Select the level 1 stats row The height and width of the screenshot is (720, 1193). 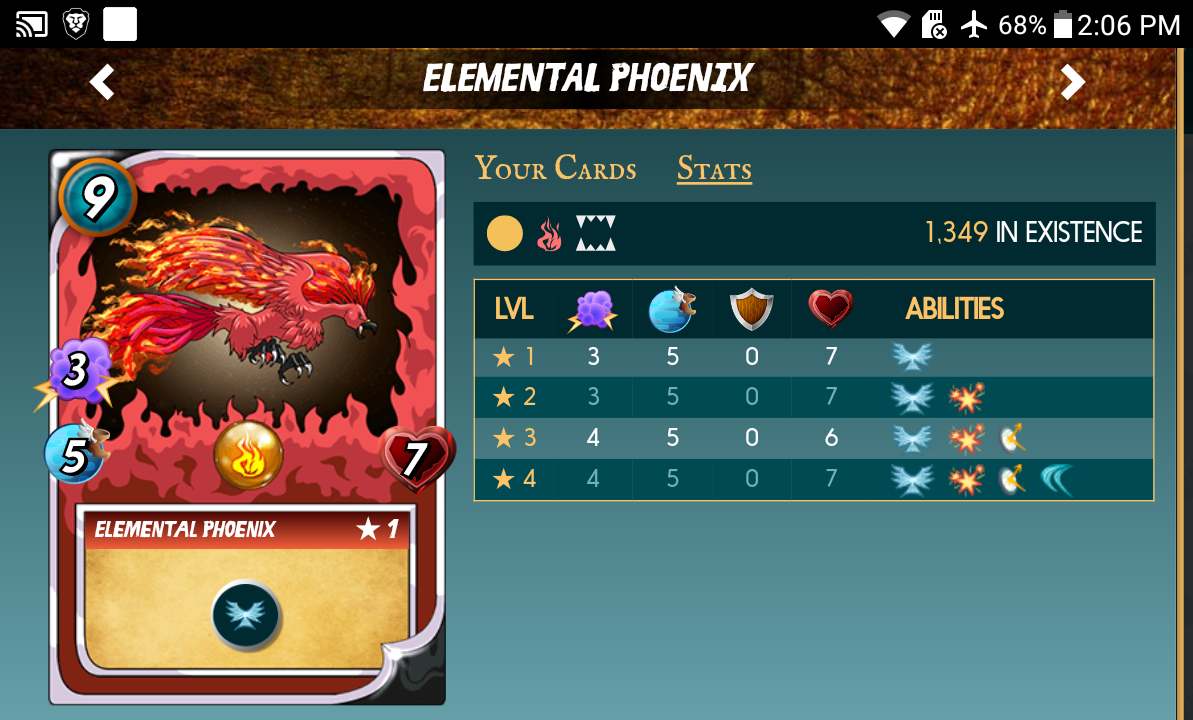click(x=813, y=357)
